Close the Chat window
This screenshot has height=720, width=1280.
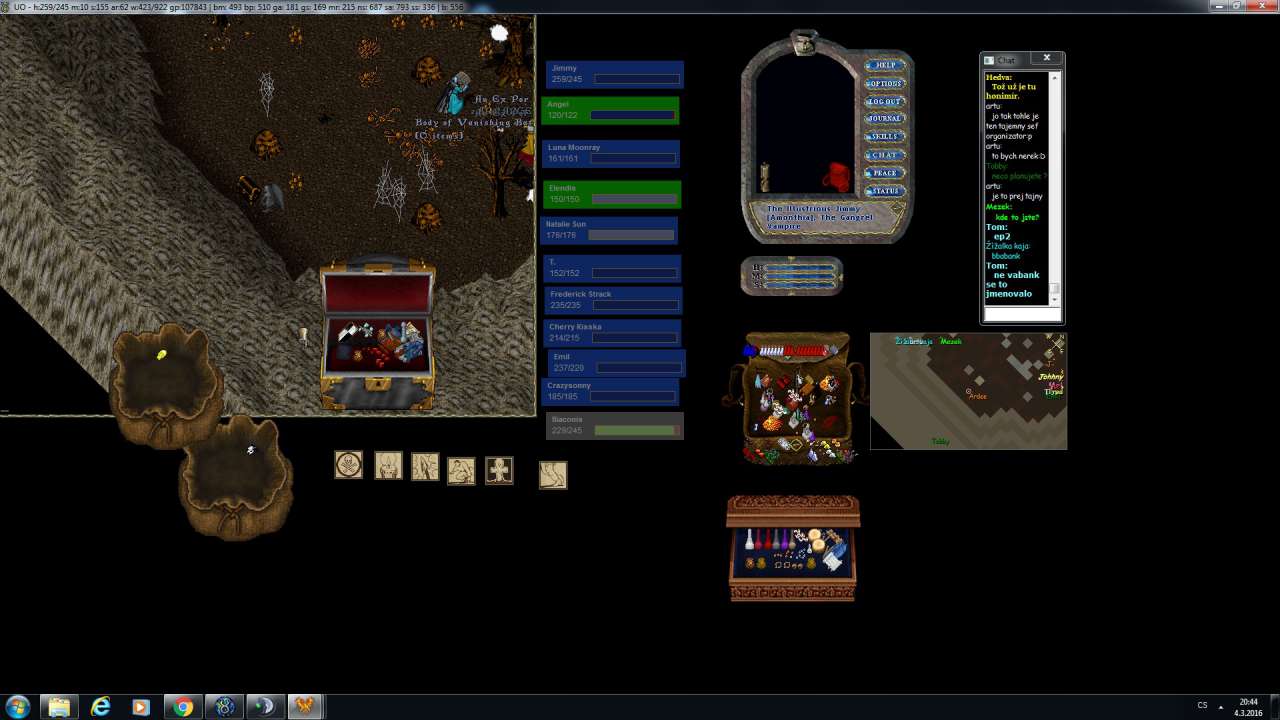click(x=1047, y=58)
